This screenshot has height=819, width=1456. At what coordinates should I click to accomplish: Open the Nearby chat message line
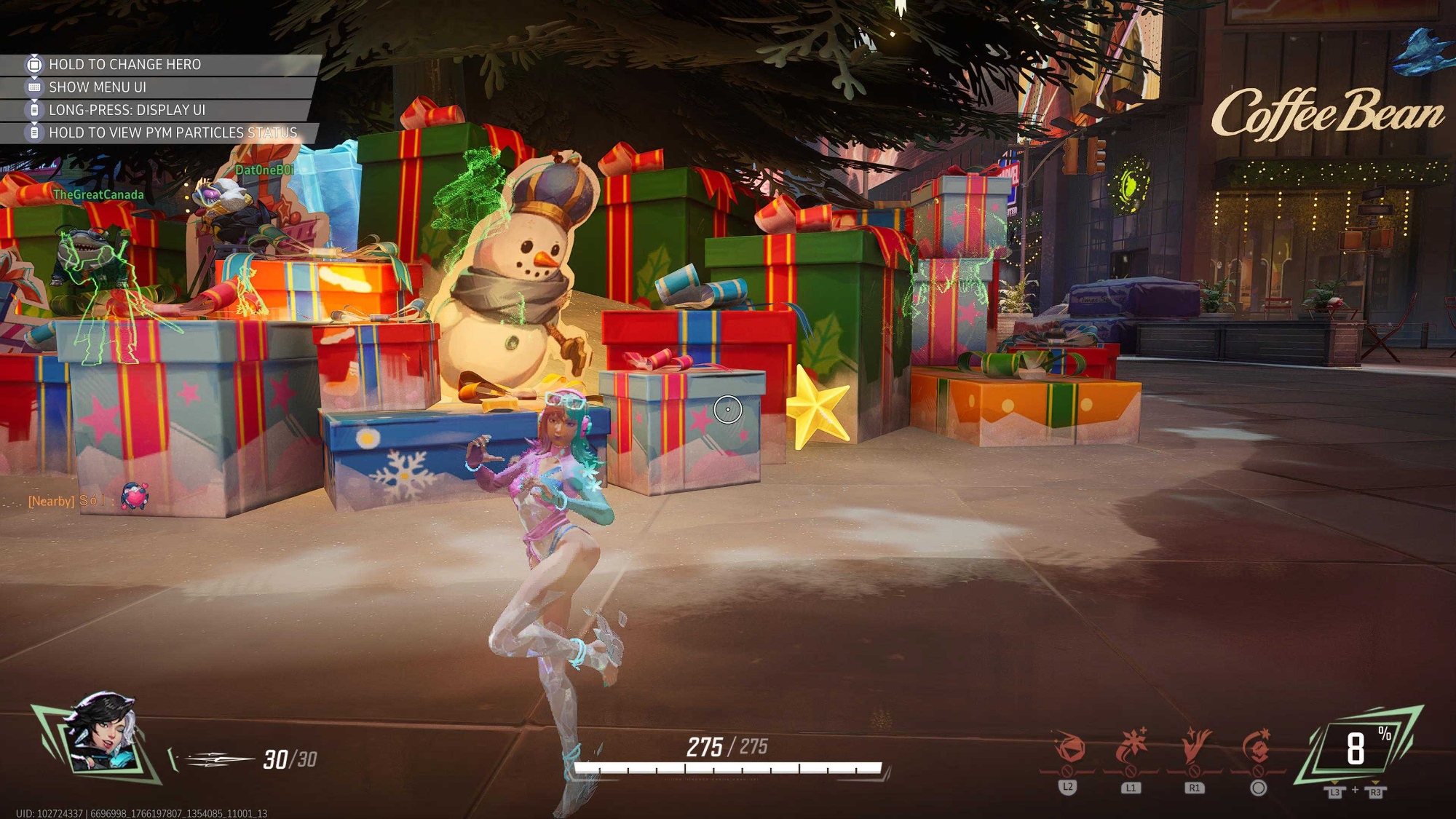[x=67, y=501]
